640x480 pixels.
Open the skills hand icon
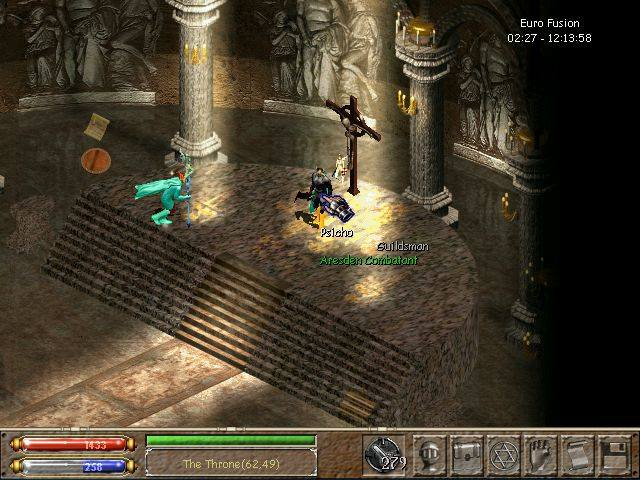point(541,455)
